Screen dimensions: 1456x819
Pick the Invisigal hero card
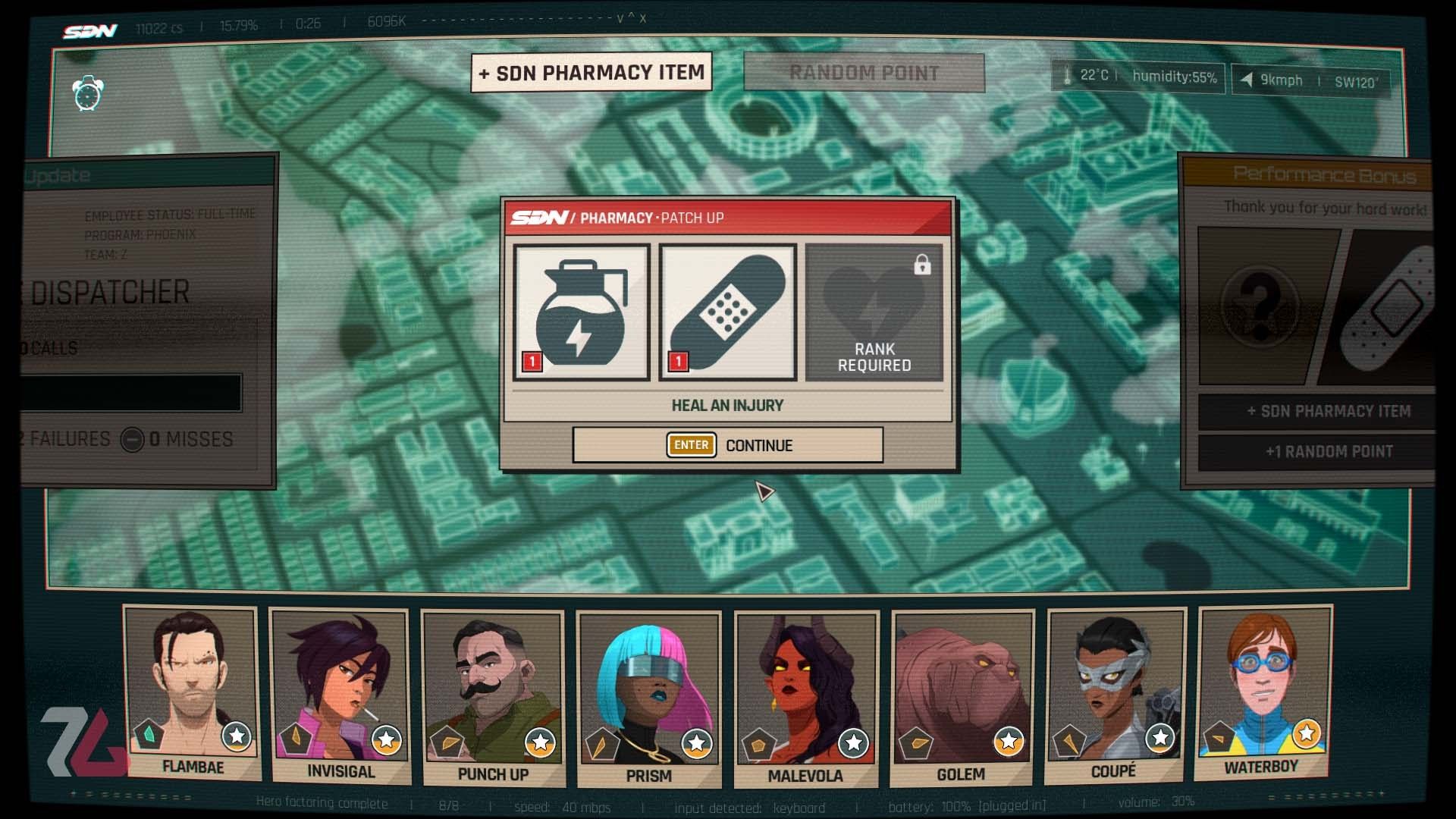click(340, 694)
